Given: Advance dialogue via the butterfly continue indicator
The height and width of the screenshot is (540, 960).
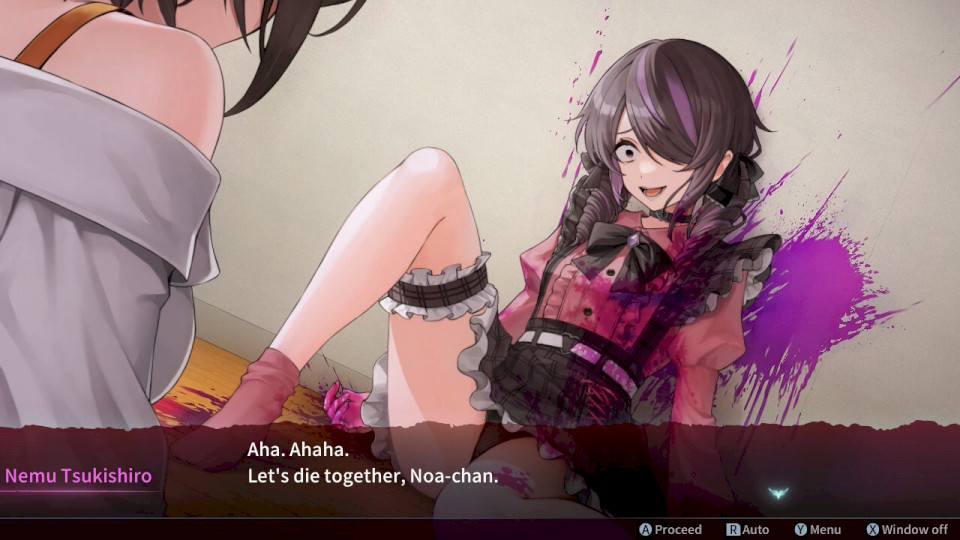Looking at the screenshot, I should pos(779,493).
